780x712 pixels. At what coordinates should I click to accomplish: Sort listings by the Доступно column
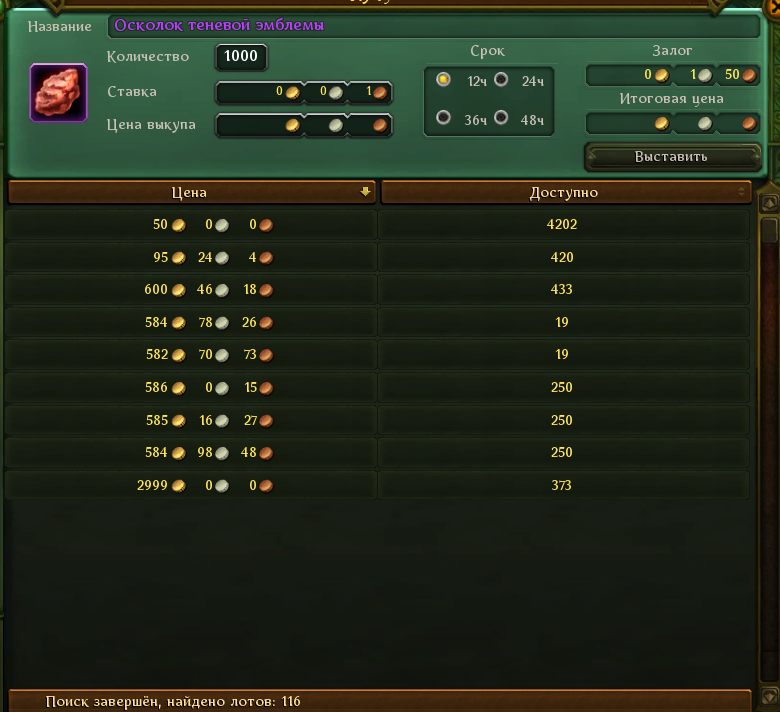564,192
